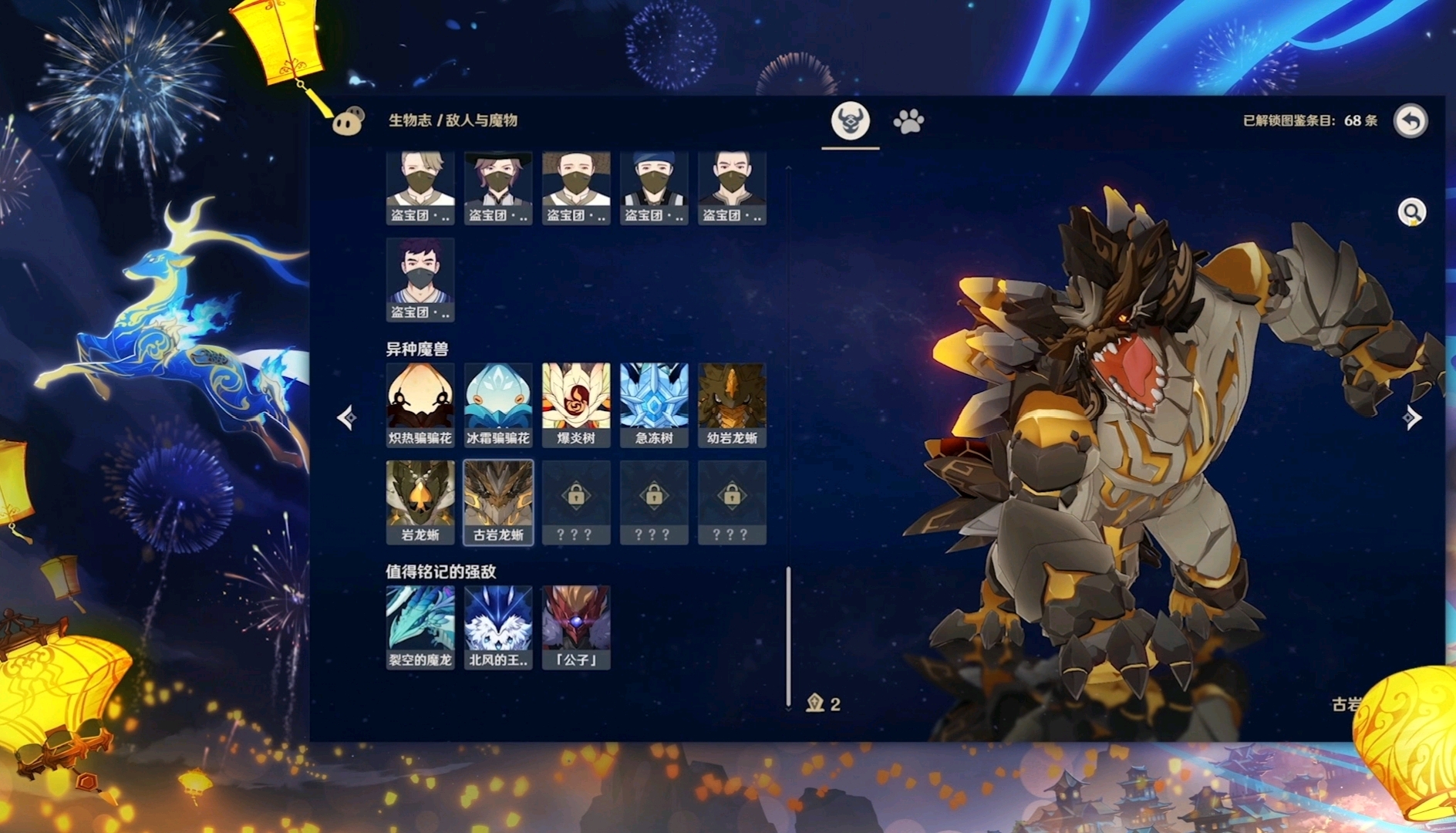1456x833 pixels.
Task: View the 岩龙蜥 entry
Action: [x=420, y=502]
